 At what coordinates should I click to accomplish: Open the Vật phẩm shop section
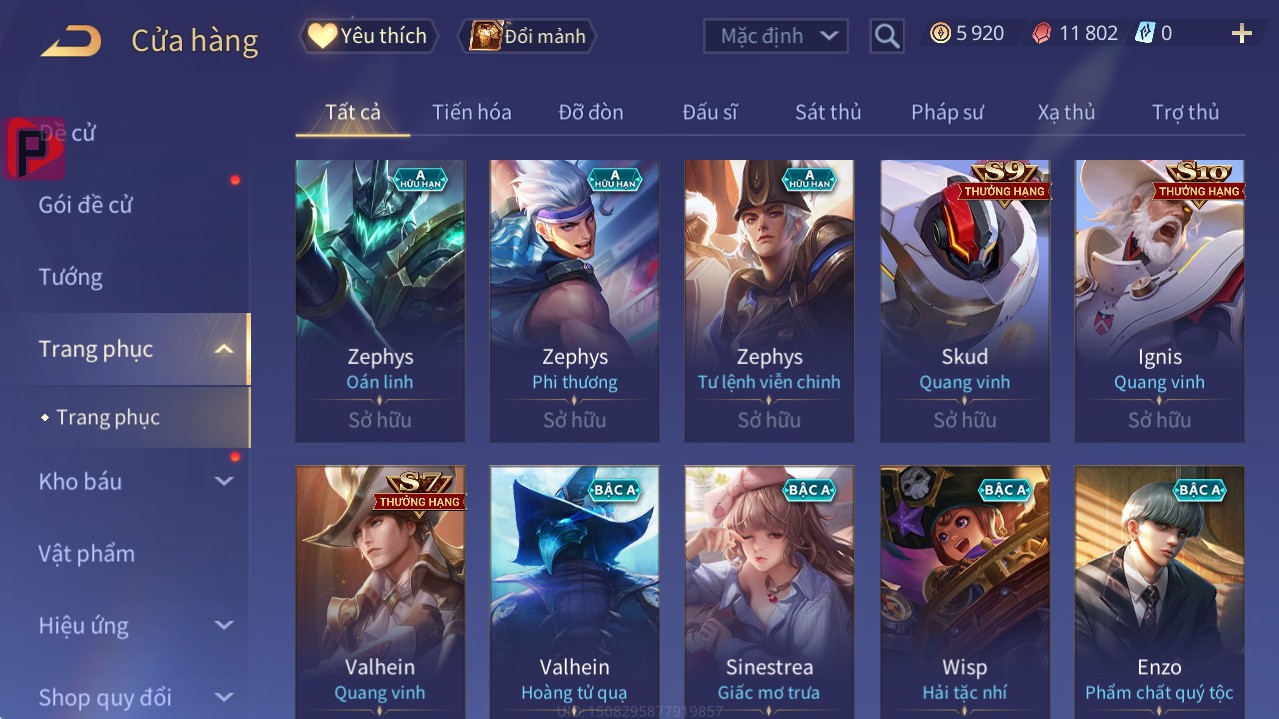tap(86, 553)
